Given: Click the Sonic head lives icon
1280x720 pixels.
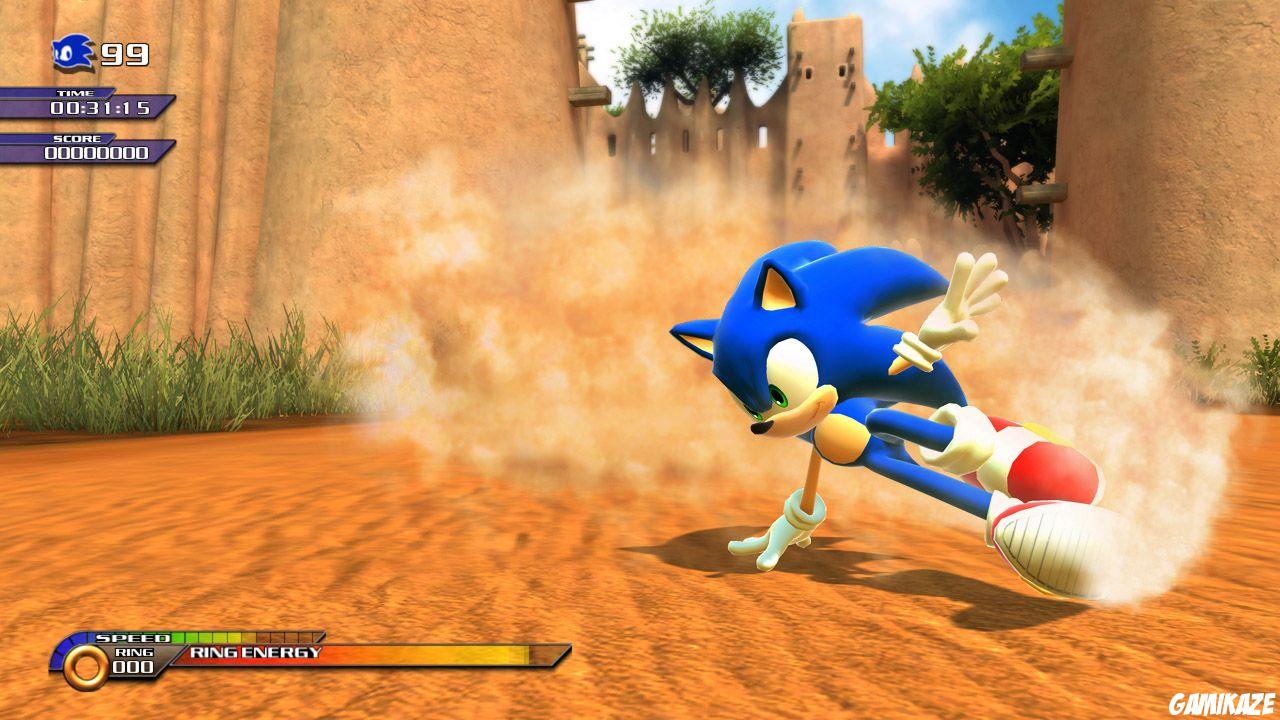Looking at the screenshot, I should pos(71,52).
